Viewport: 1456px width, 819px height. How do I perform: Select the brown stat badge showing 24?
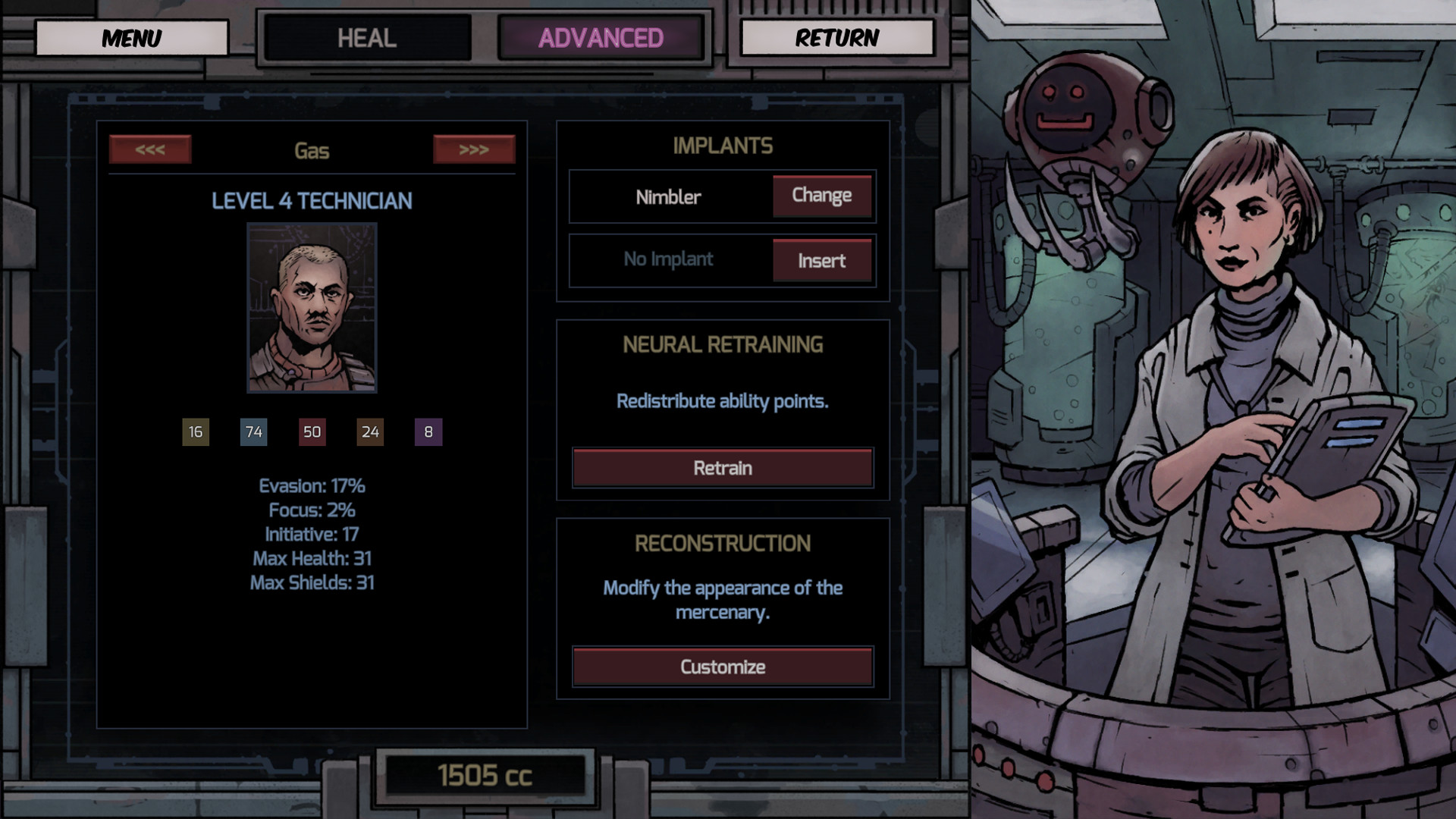point(370,432)
